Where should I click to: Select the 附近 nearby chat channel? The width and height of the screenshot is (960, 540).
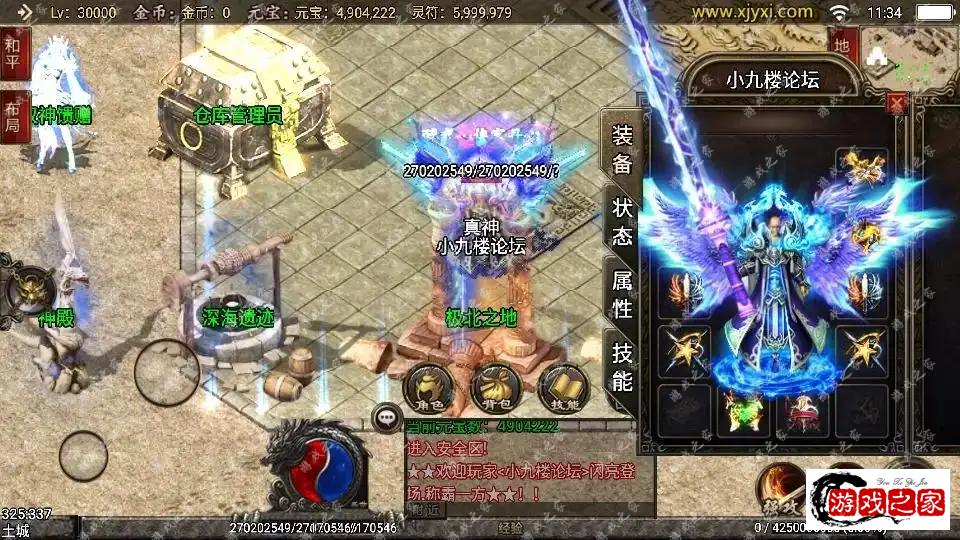427,508
